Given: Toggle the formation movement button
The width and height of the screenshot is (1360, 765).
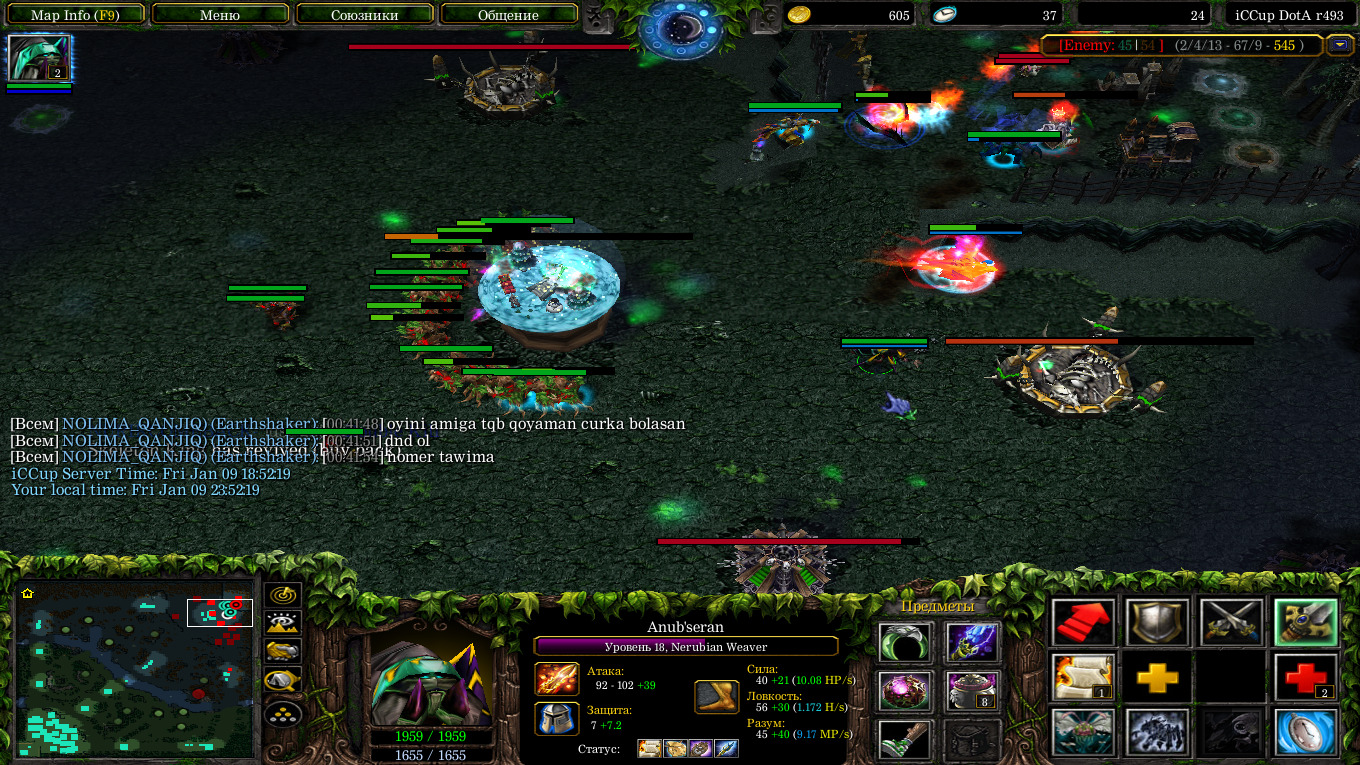Looking at the screenshot, I should click(283, 714).
